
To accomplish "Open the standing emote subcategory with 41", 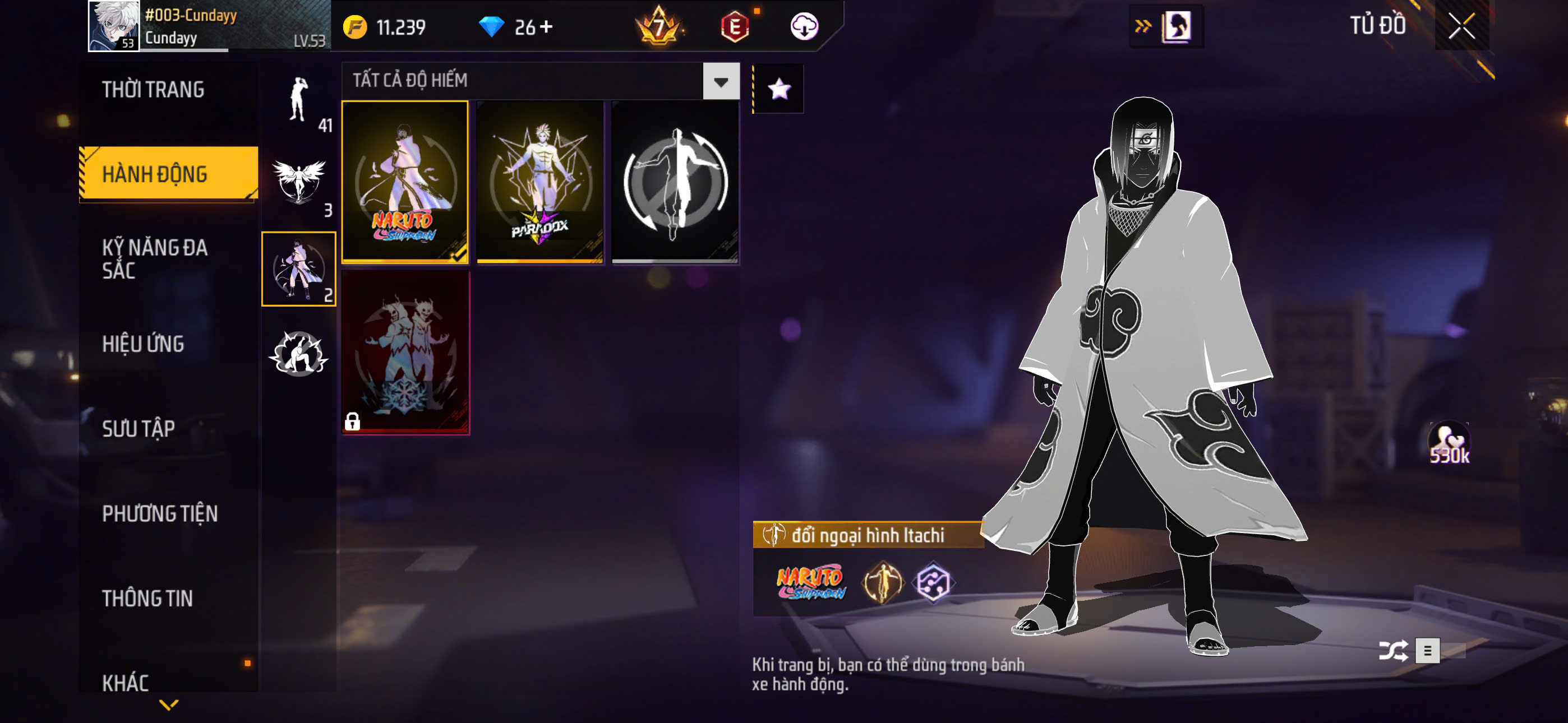I will (x=299, y=101).
